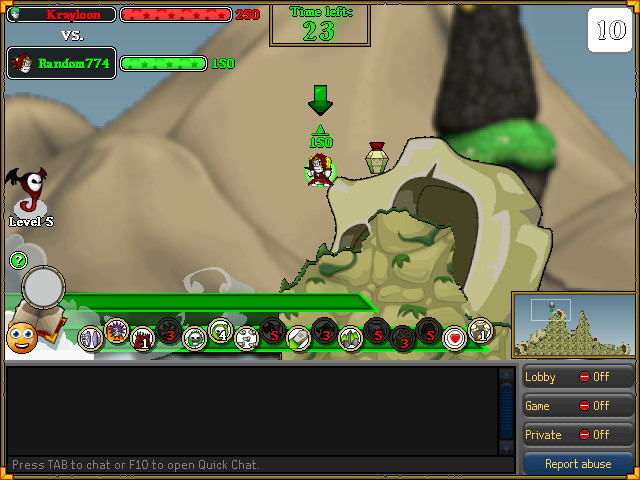Screen dimensions: 640x480
Task: Select the green skull spell icon
Action: click(x=195, y=339)
